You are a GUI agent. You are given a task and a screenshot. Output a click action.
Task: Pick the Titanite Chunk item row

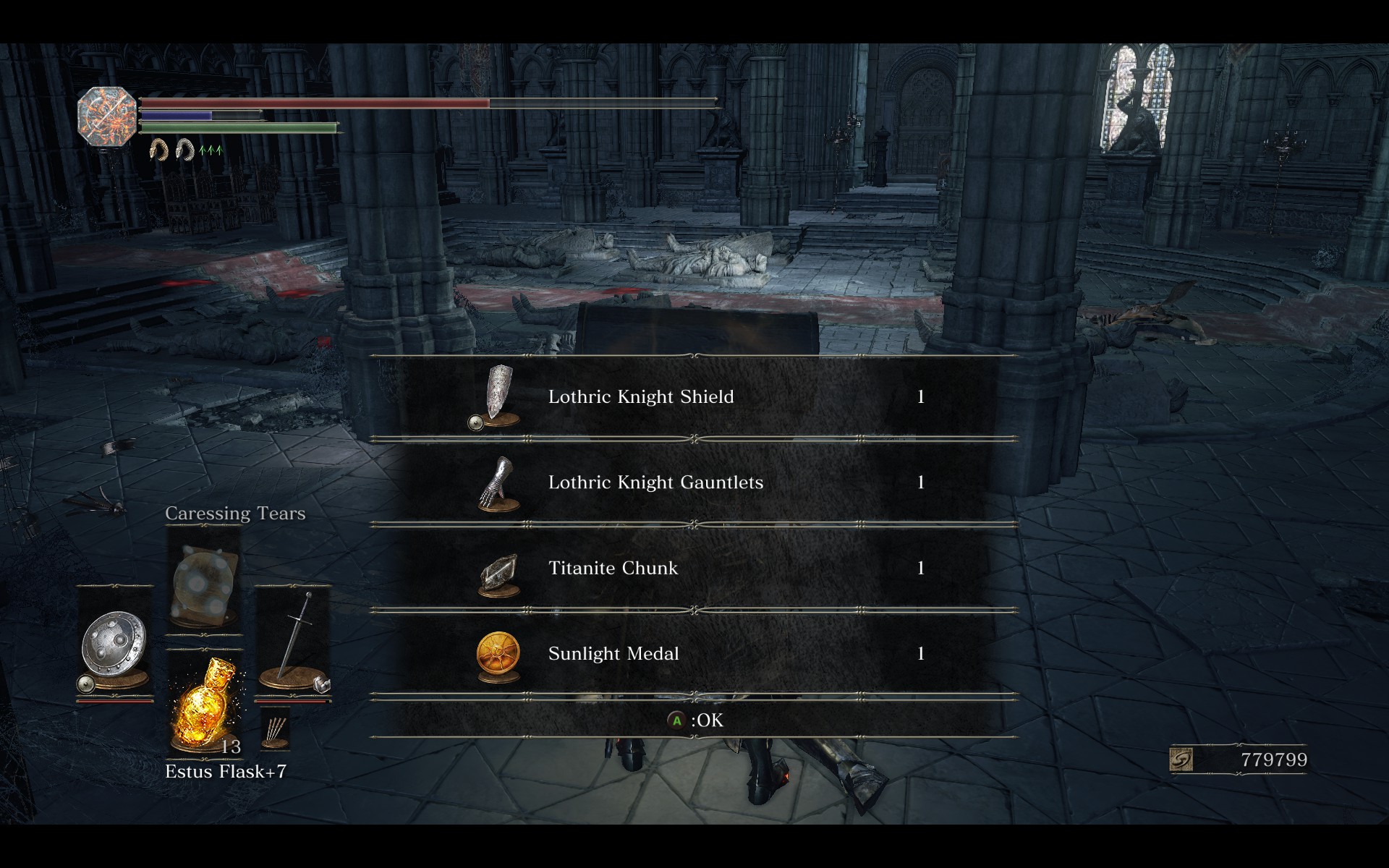(x=693, y=569)
